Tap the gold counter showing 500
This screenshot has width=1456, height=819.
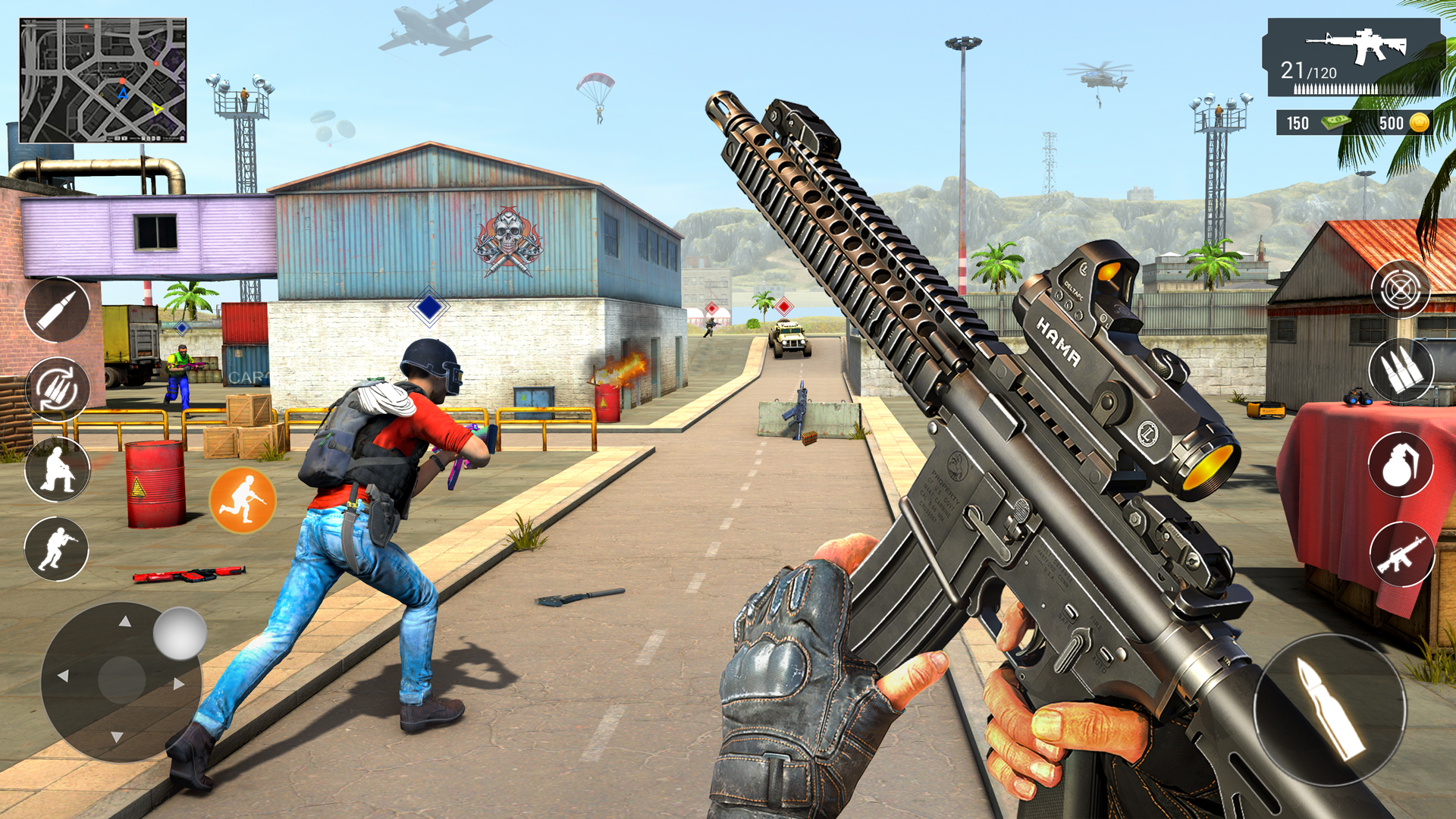1392,122
